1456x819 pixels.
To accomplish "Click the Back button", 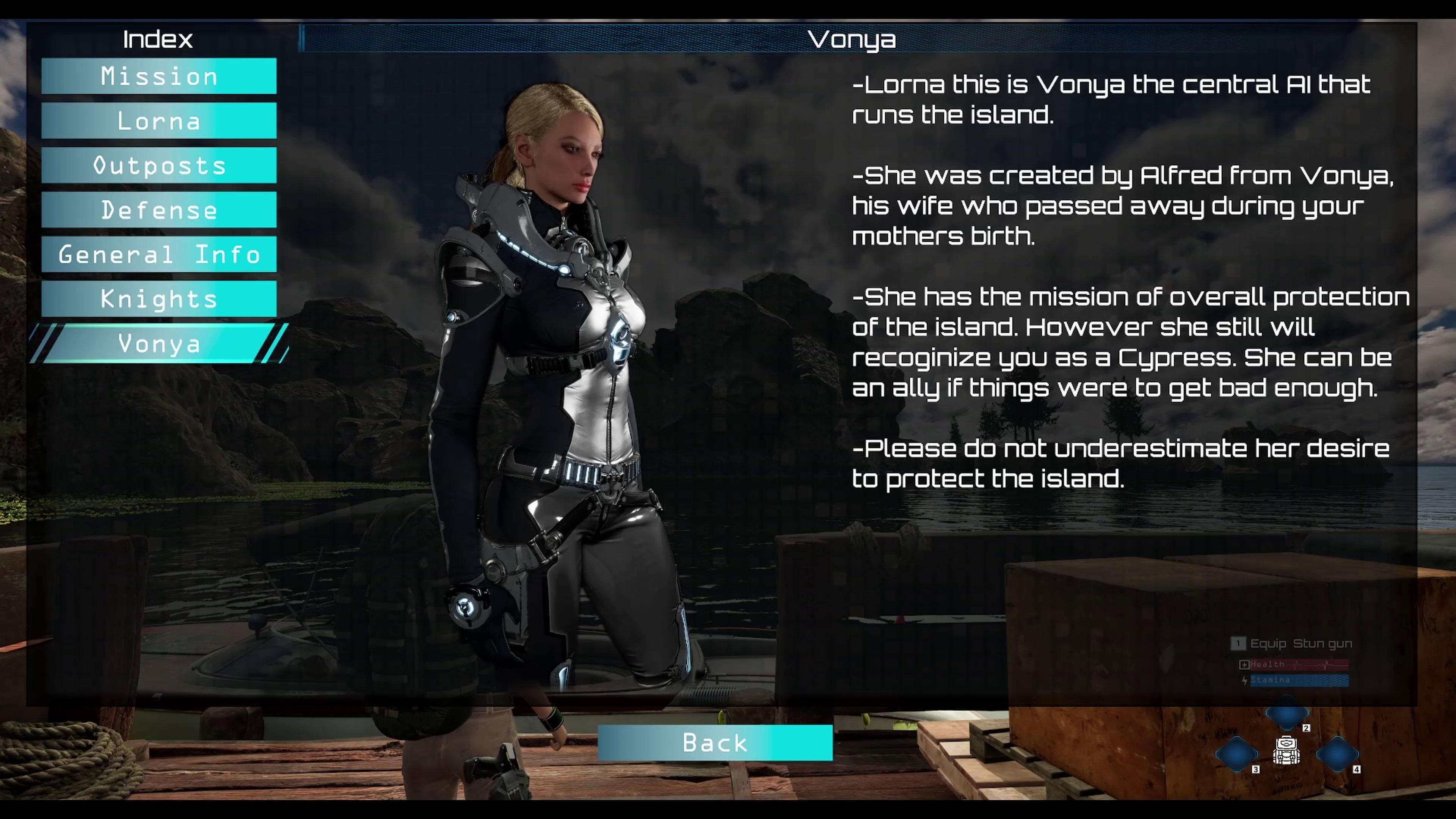I will point(714,743).
